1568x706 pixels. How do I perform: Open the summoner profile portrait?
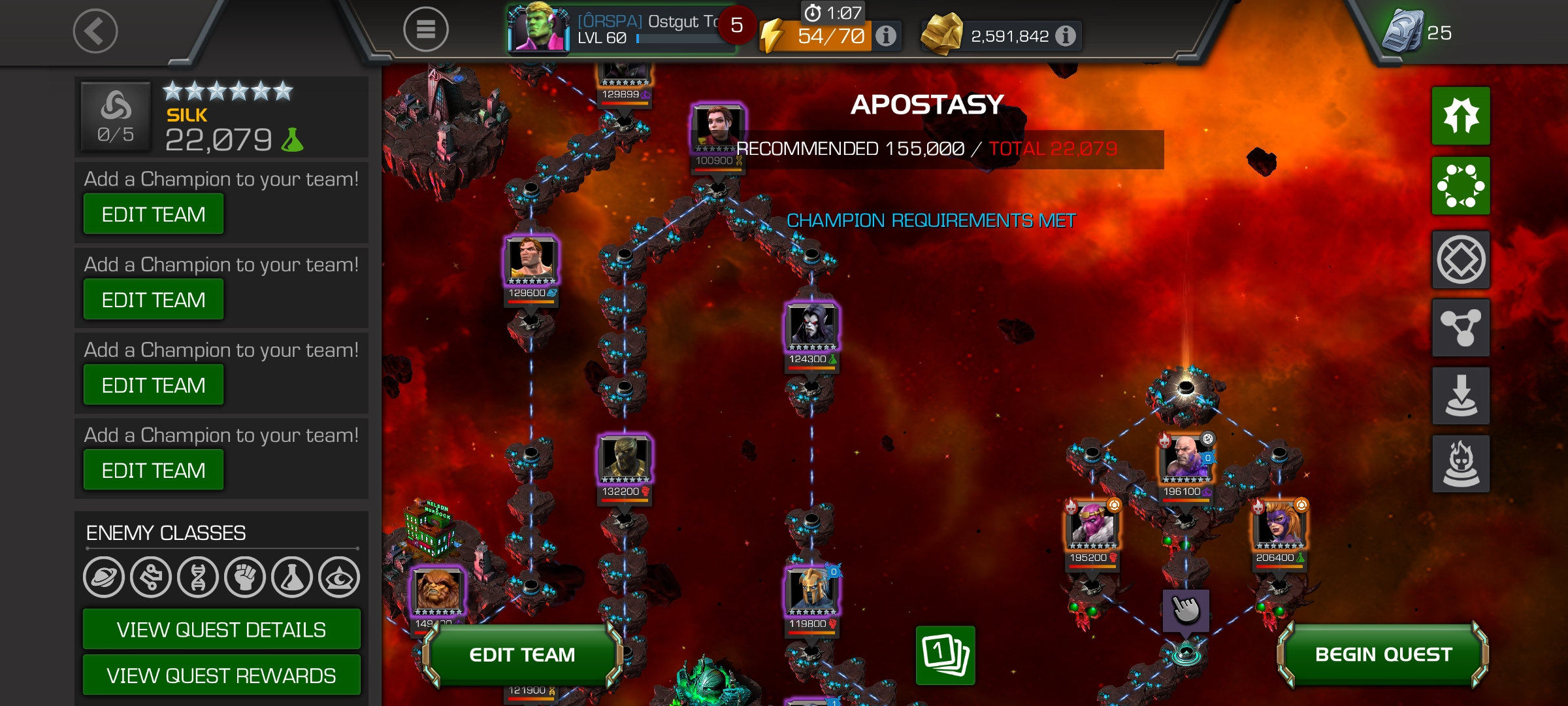coord(538,29)
